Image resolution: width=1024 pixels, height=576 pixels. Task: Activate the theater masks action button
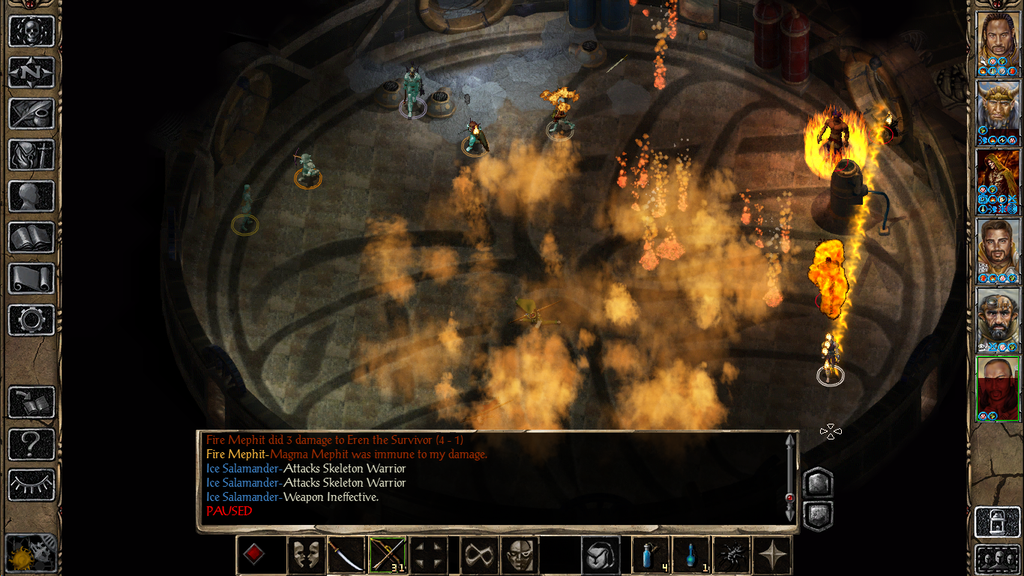pos(305,555)
